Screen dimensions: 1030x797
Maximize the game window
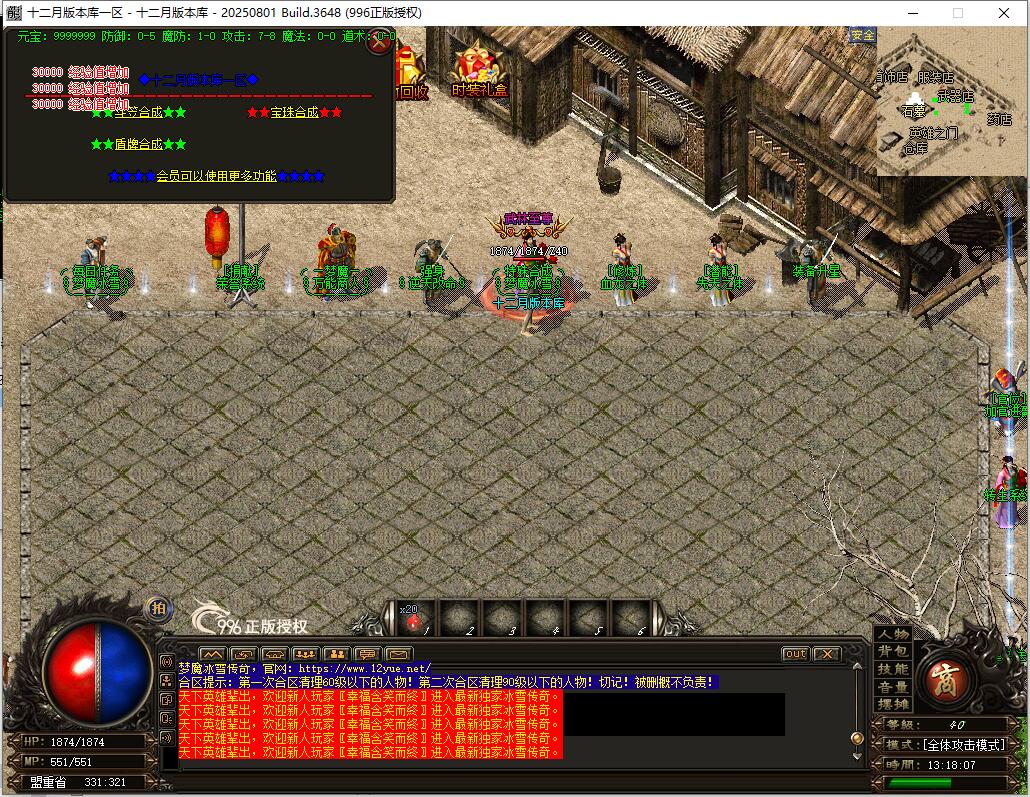957,13
